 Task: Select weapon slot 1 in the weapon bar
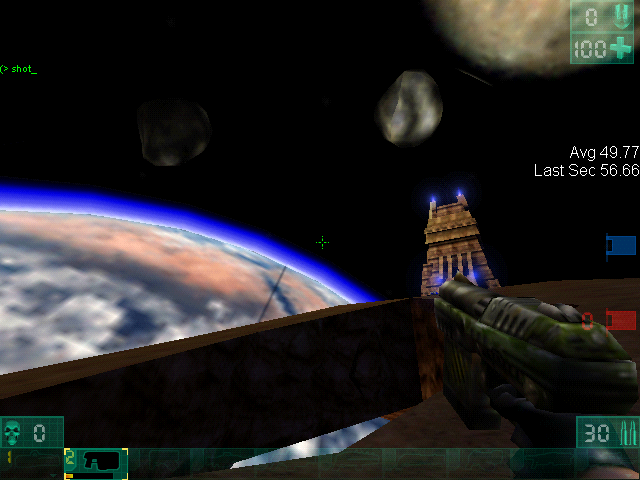point(32,462)
